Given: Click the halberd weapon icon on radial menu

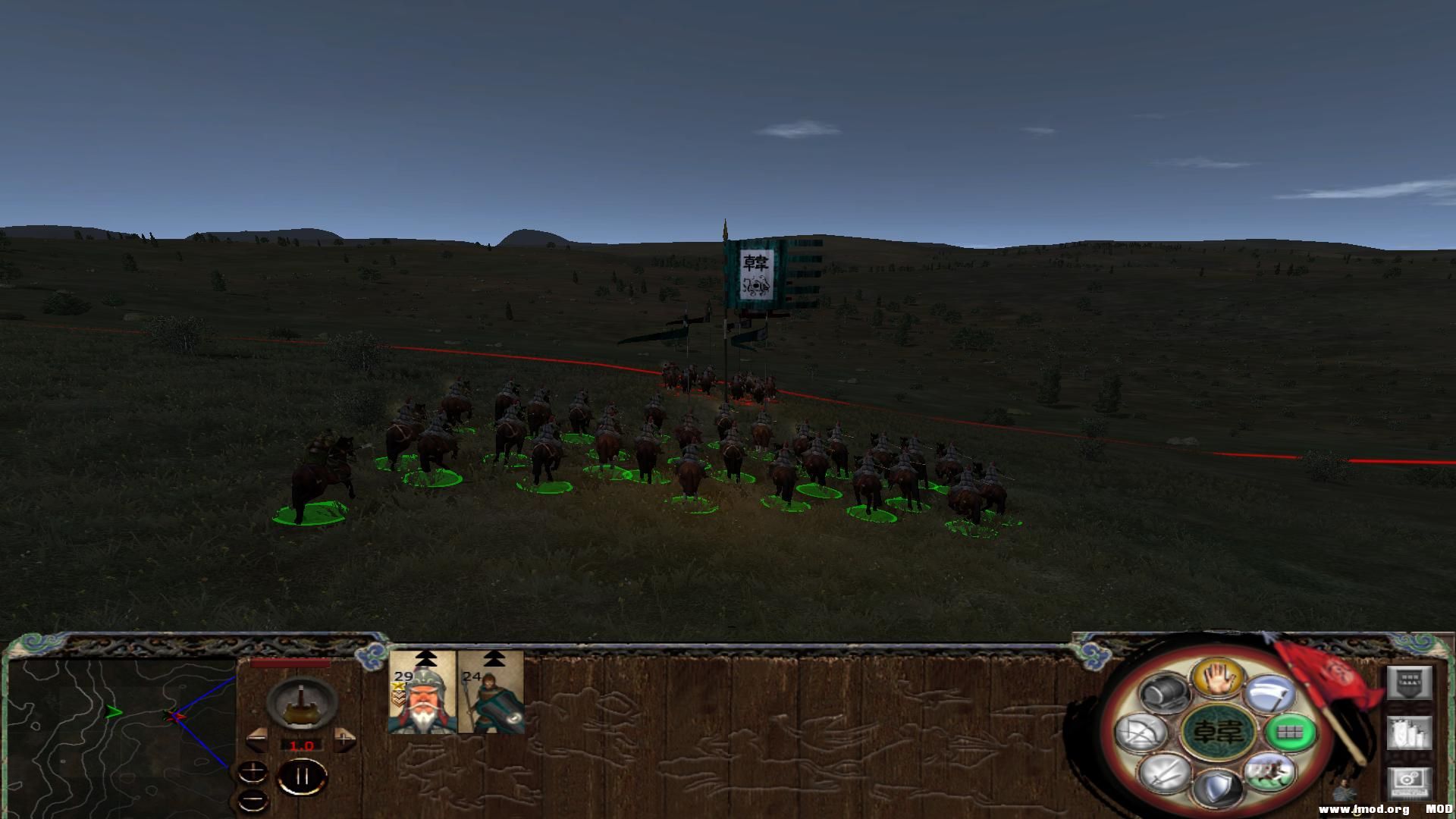Looking at the screenshot, I should (1269, 693).
